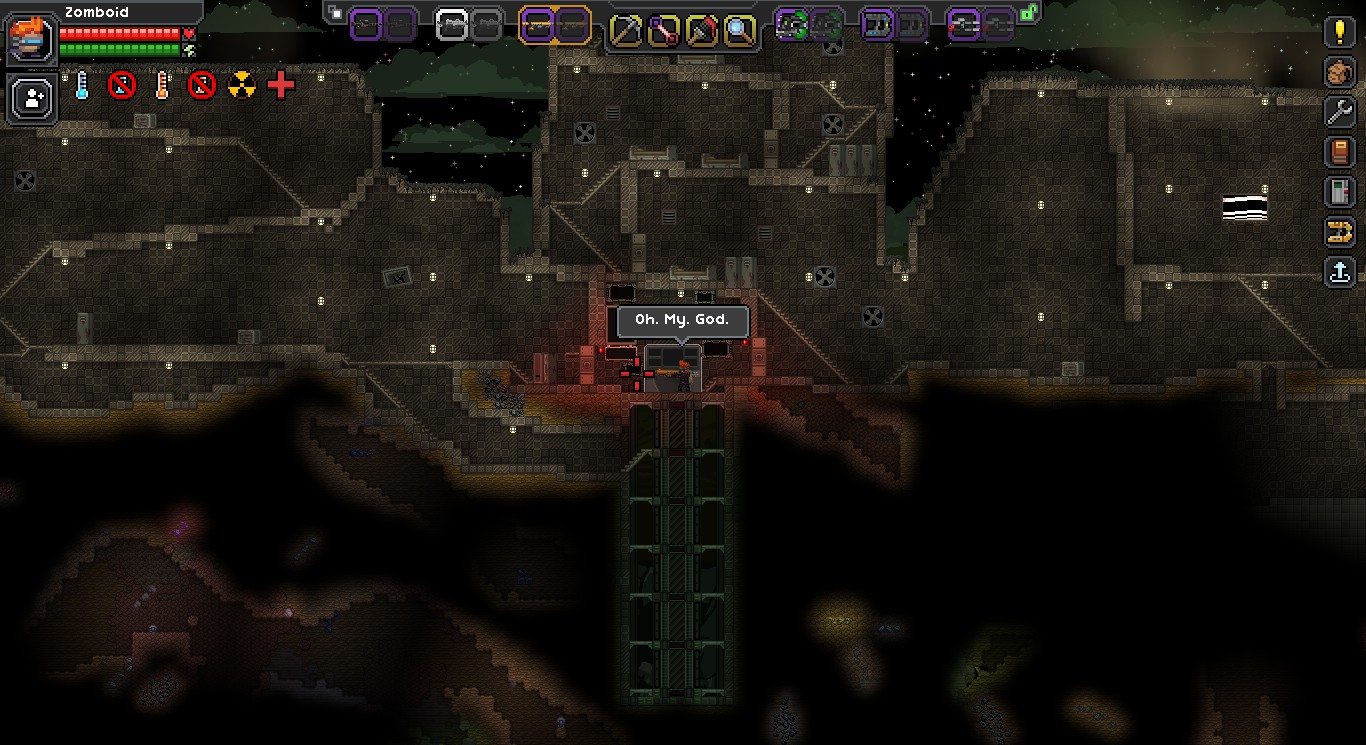Open the quest log exclamation icon
This screenshot has width=1366, height=745.
[x=1340, y=31]
